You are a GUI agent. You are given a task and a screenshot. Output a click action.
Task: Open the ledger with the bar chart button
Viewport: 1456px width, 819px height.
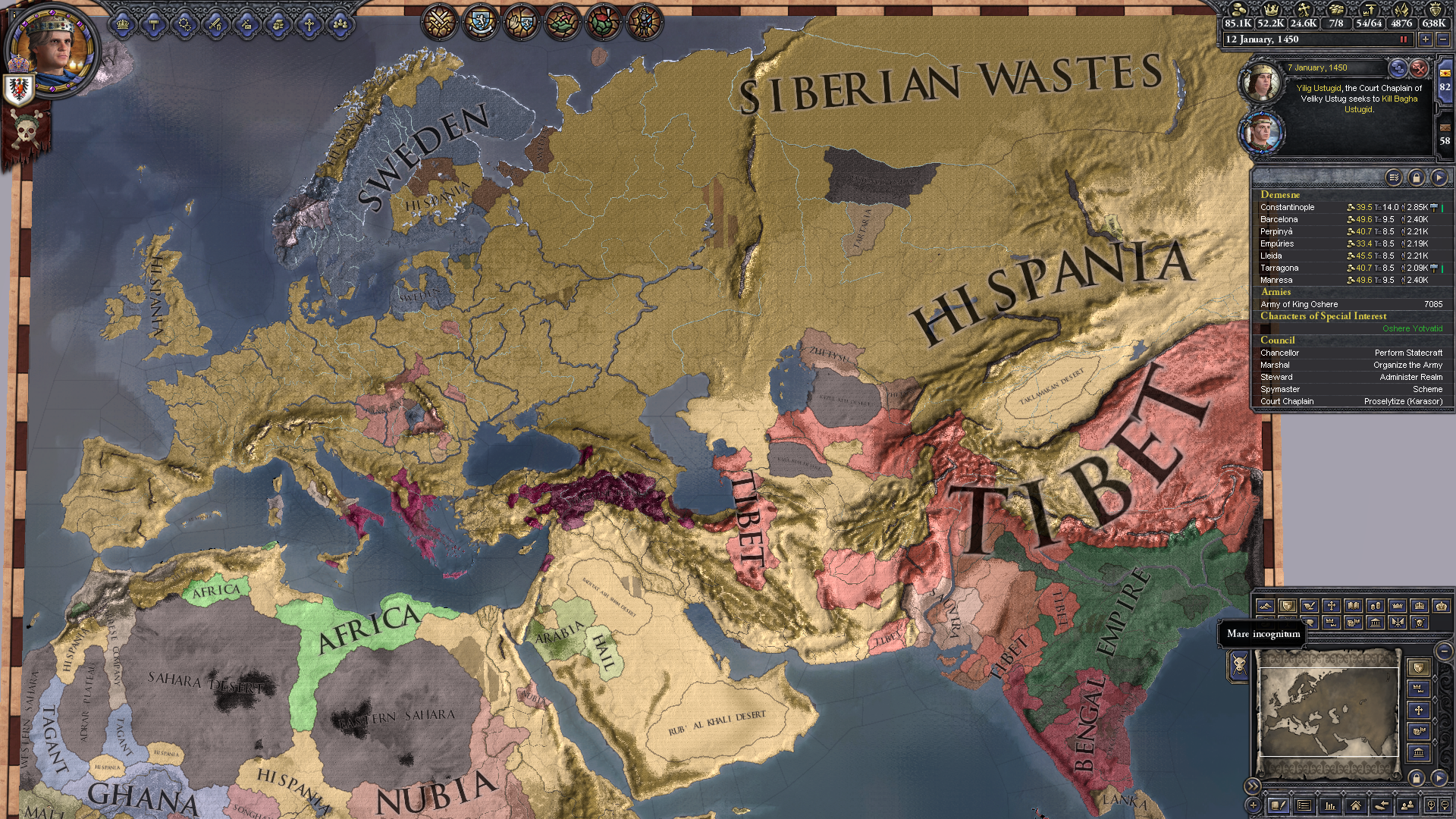[1329, 805]
